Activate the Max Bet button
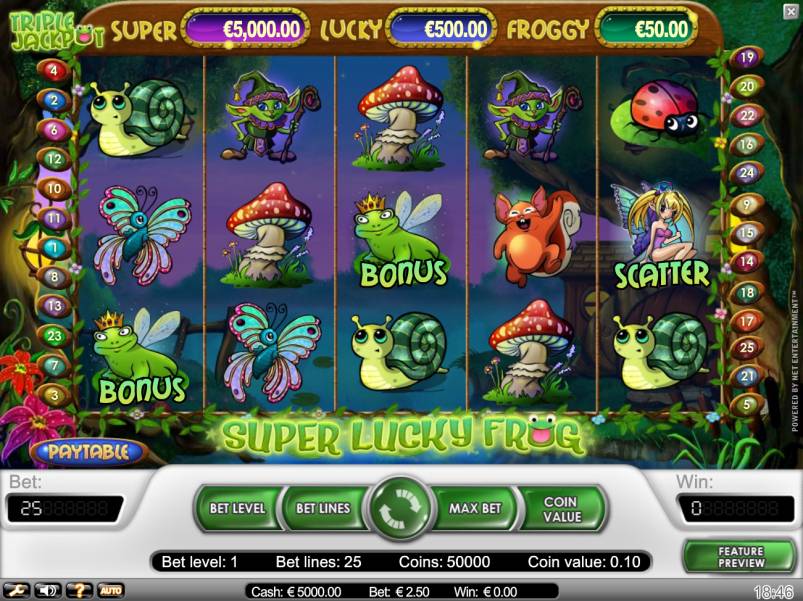 click(474, 508)
